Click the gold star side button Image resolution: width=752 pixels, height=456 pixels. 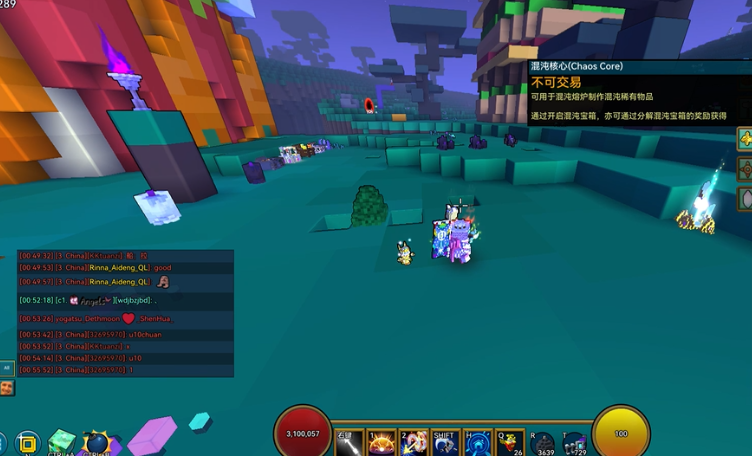tap(745, 138)
